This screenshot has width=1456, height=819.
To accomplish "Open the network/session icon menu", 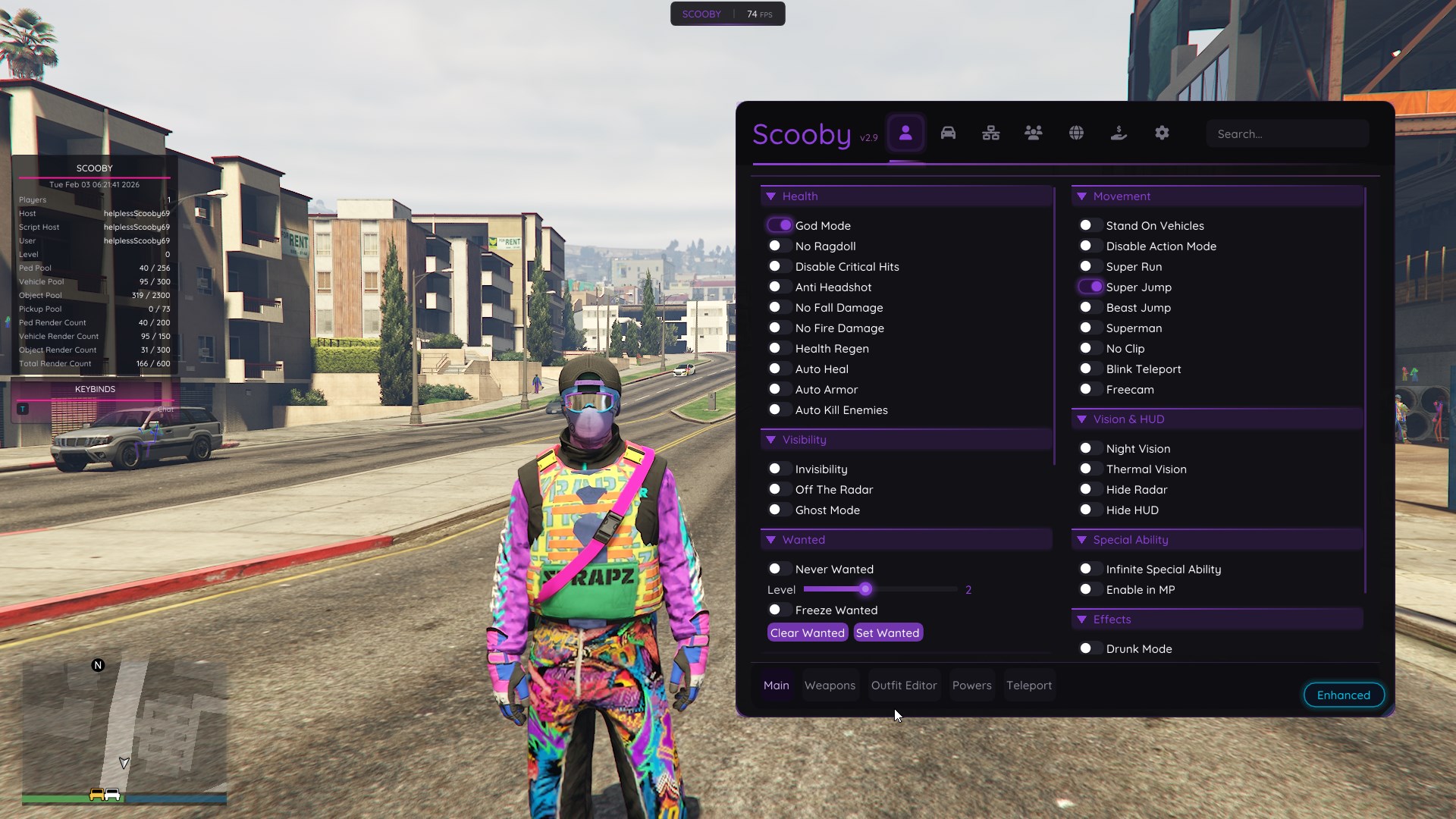I will 991,133.
